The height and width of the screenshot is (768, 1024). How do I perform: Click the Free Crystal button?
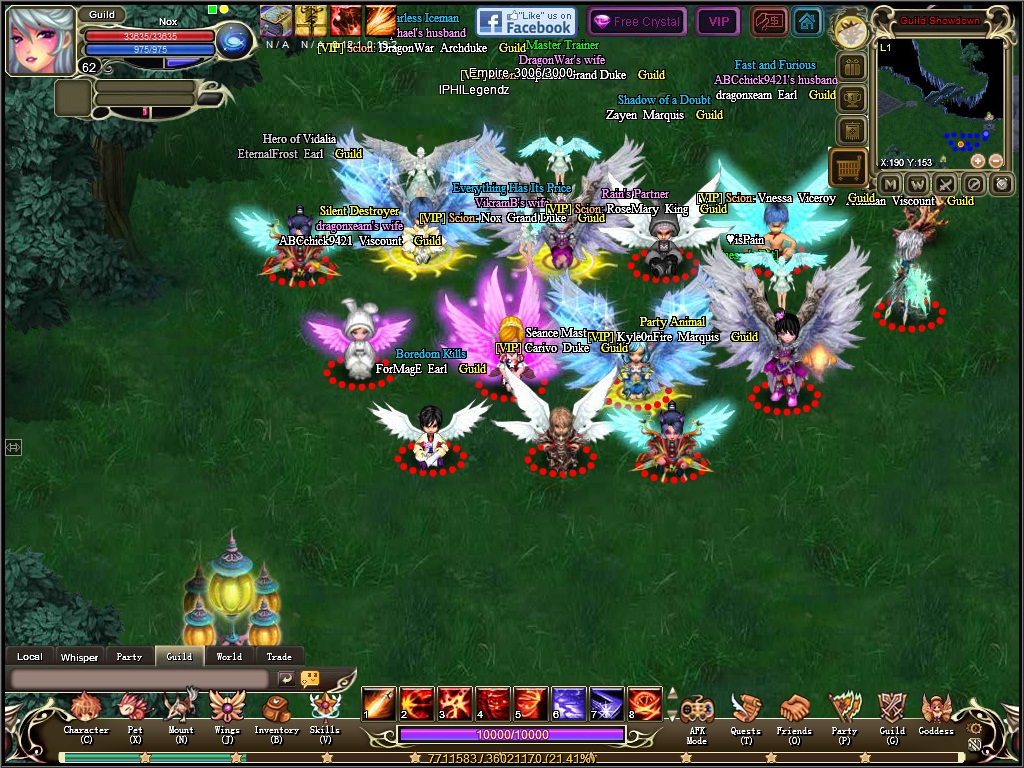636,21
